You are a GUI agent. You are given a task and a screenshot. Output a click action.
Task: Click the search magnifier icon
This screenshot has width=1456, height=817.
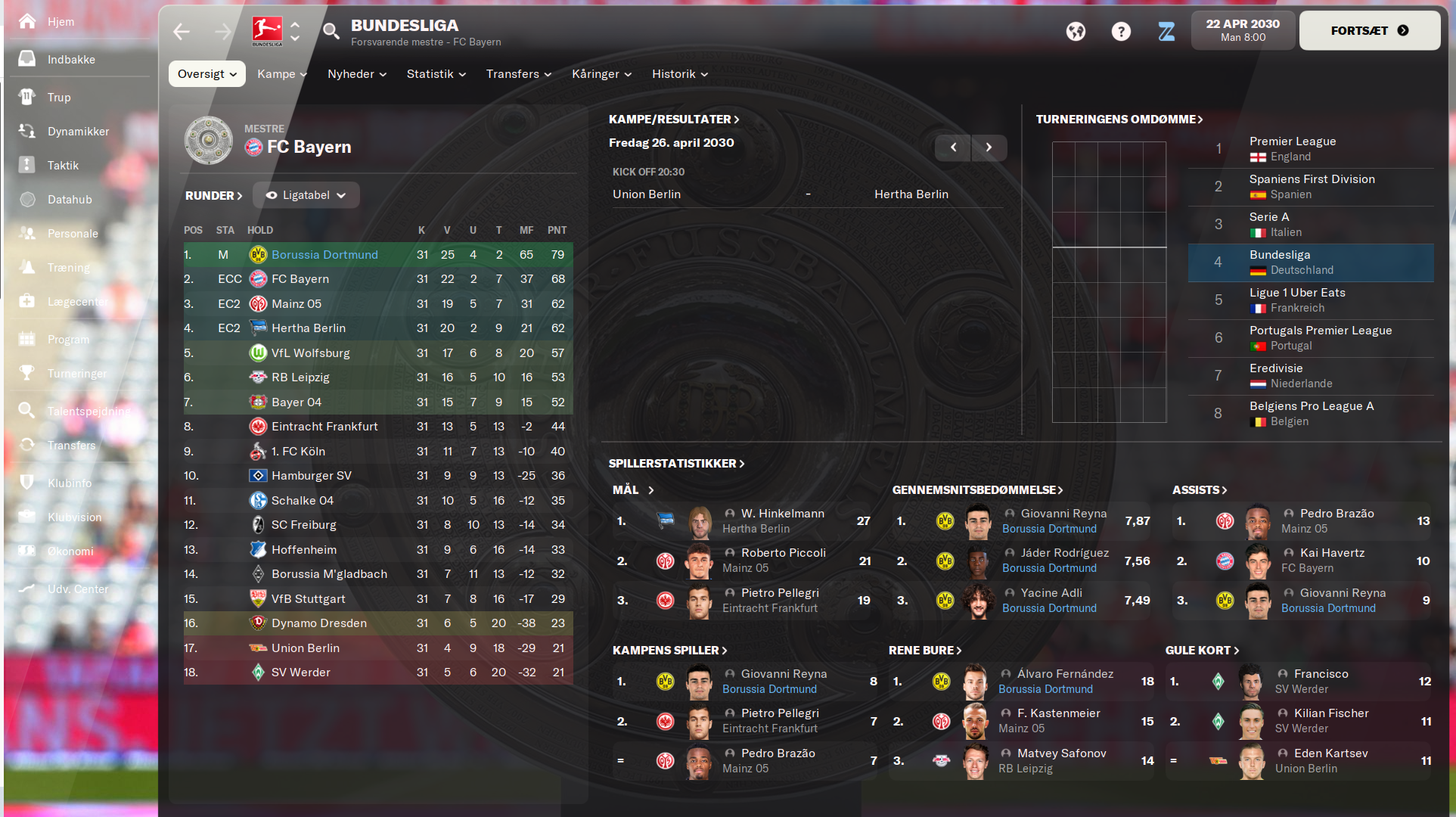pos(331,32)
